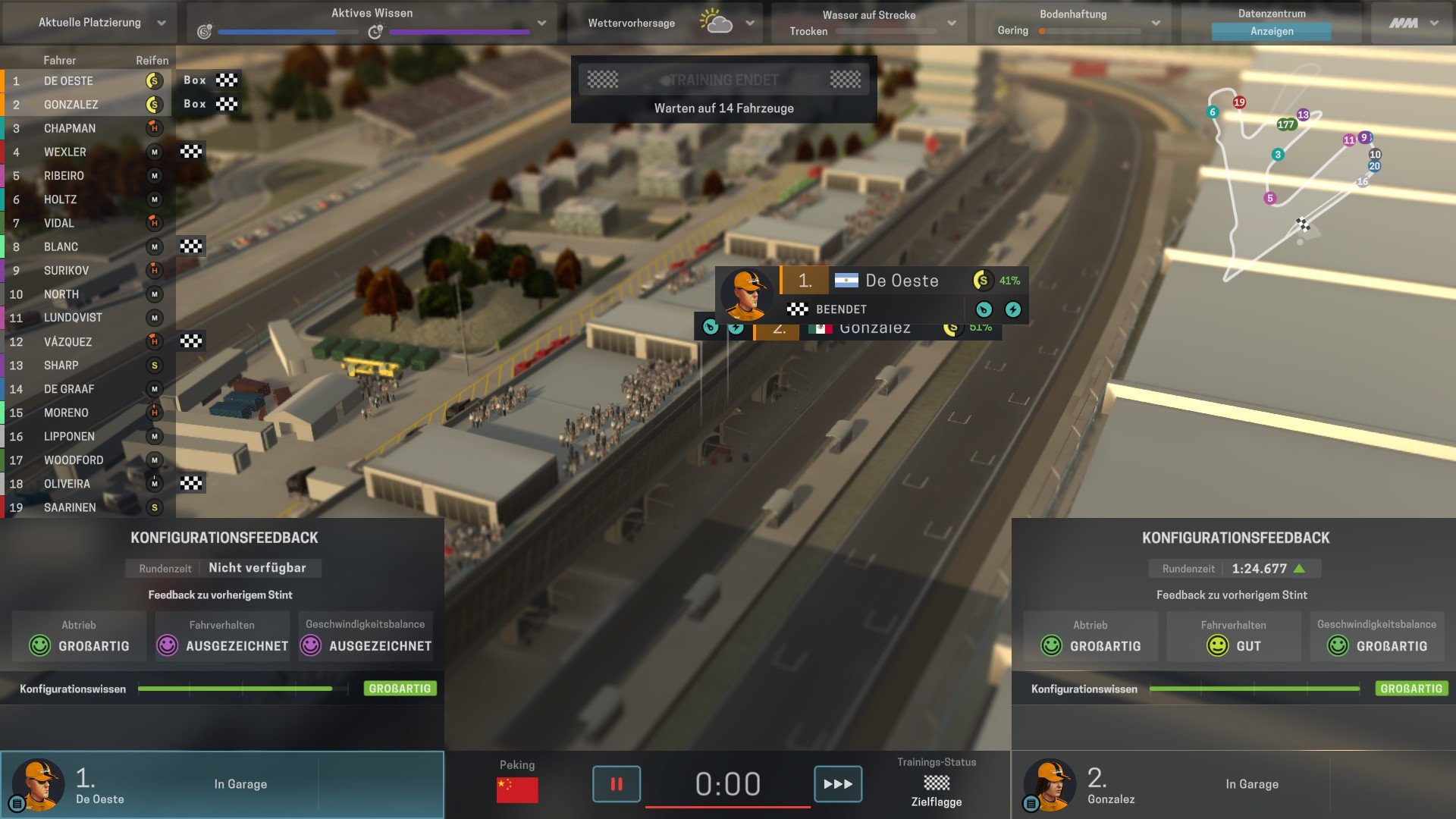Select Chapman in the standings list
The height and width of the screenshot is (819, 1456).
tap(70, 128)
